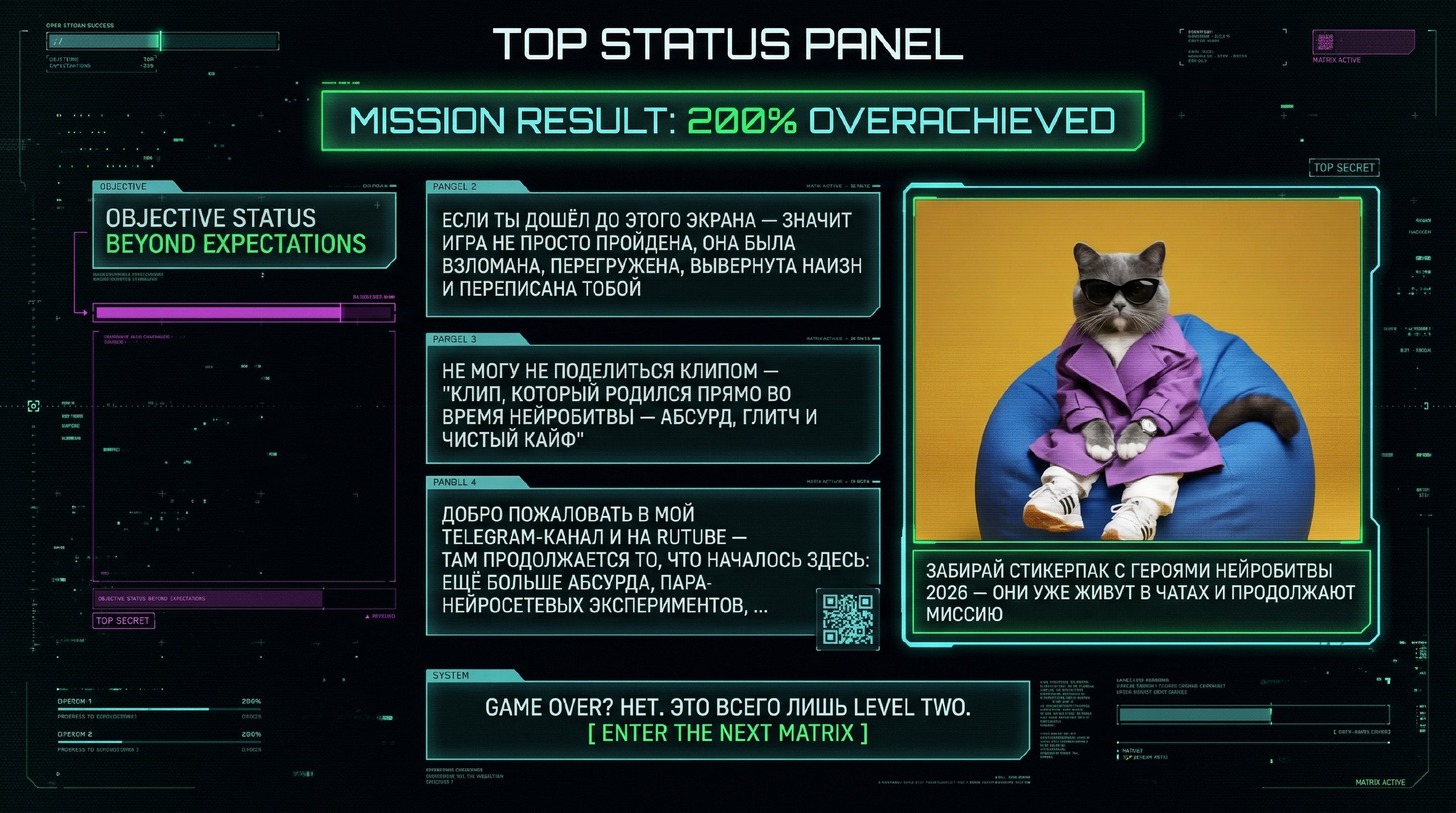
Task: Select the MISSION RESULT 200% OVERACHIEVED banner
Action: pos(732,121)
